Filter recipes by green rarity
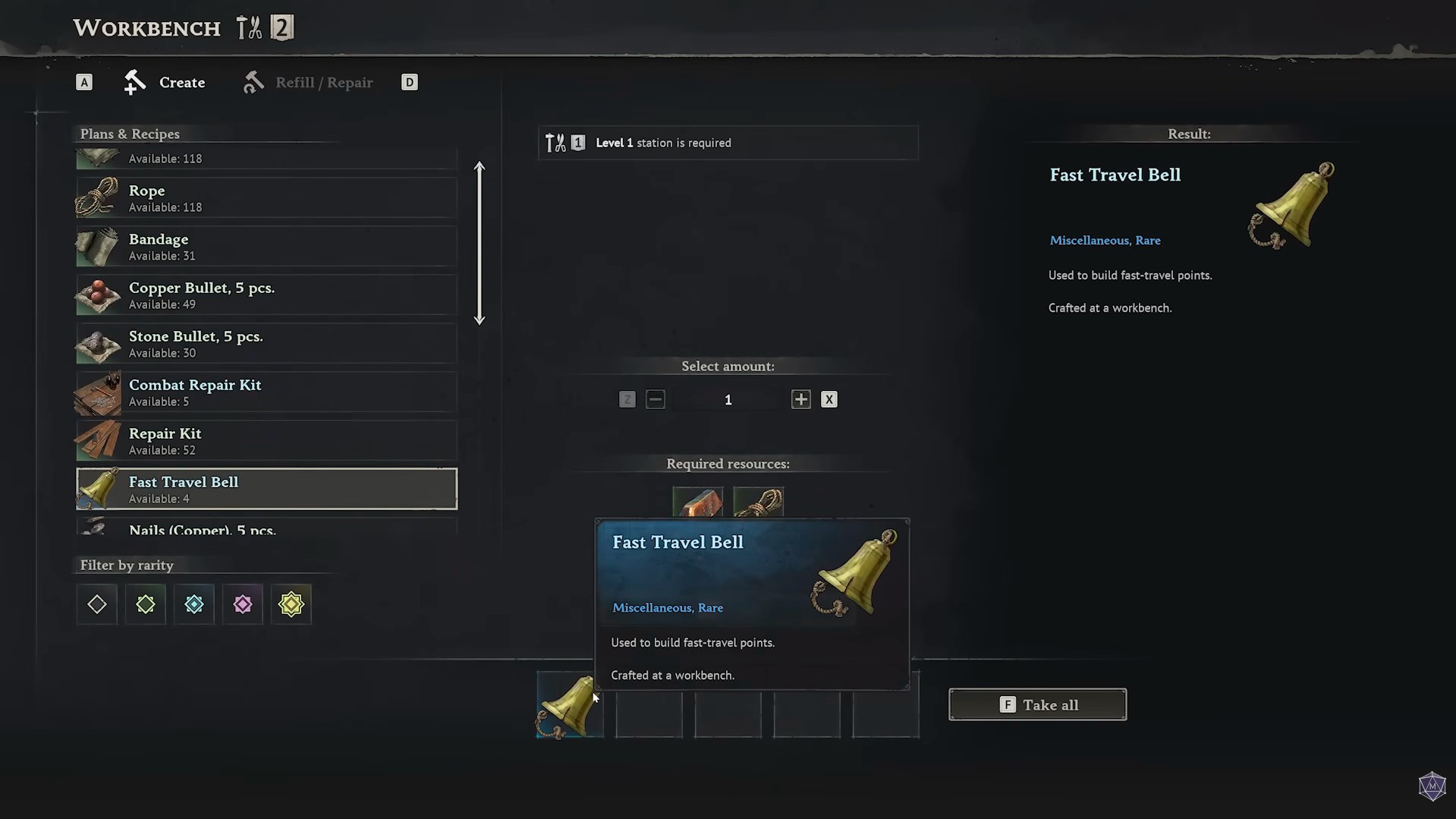The width and height of the screenshot is (1456, 819). (x=146, y=604)
